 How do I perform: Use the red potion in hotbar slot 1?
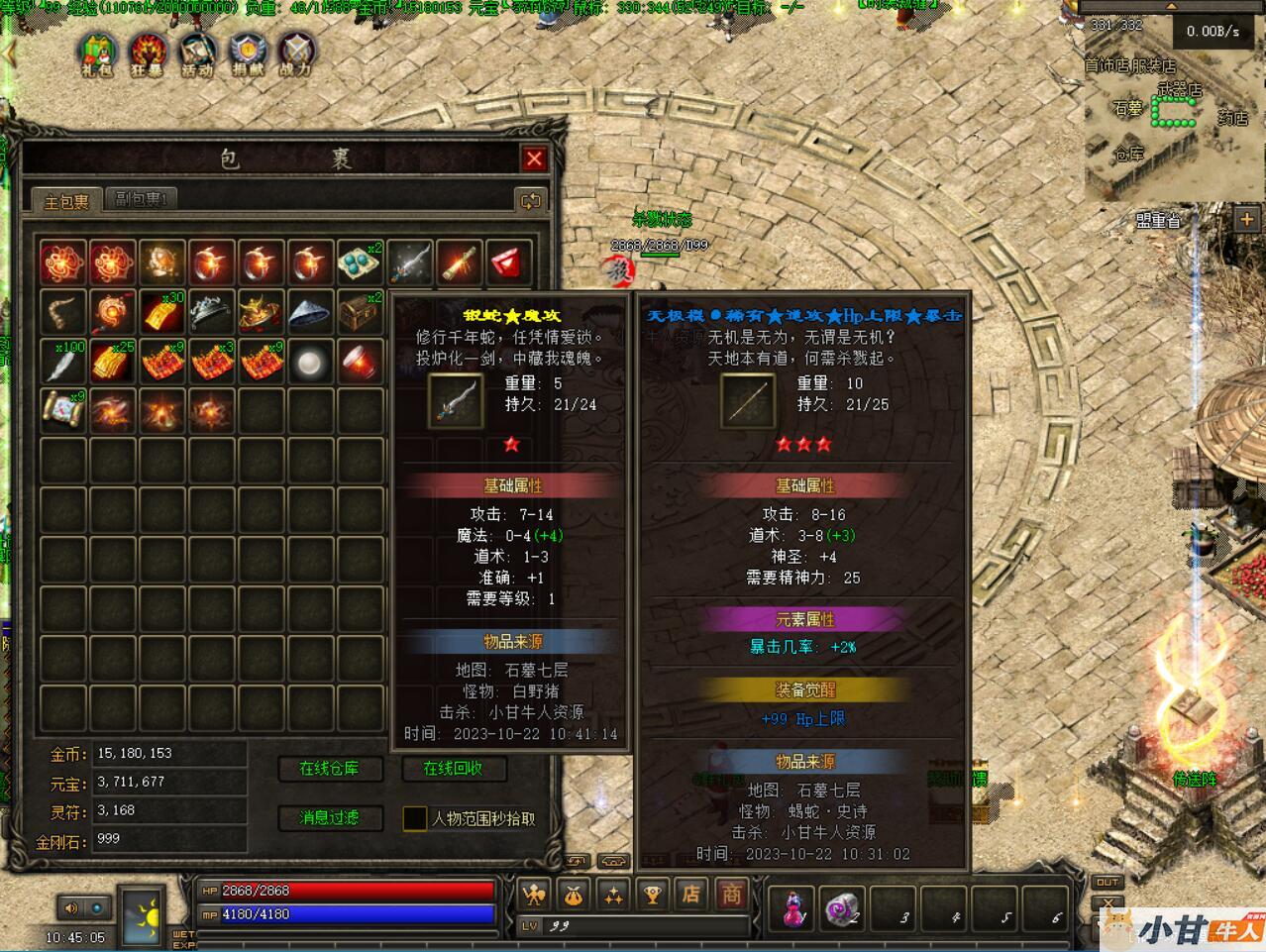(794, 907)
